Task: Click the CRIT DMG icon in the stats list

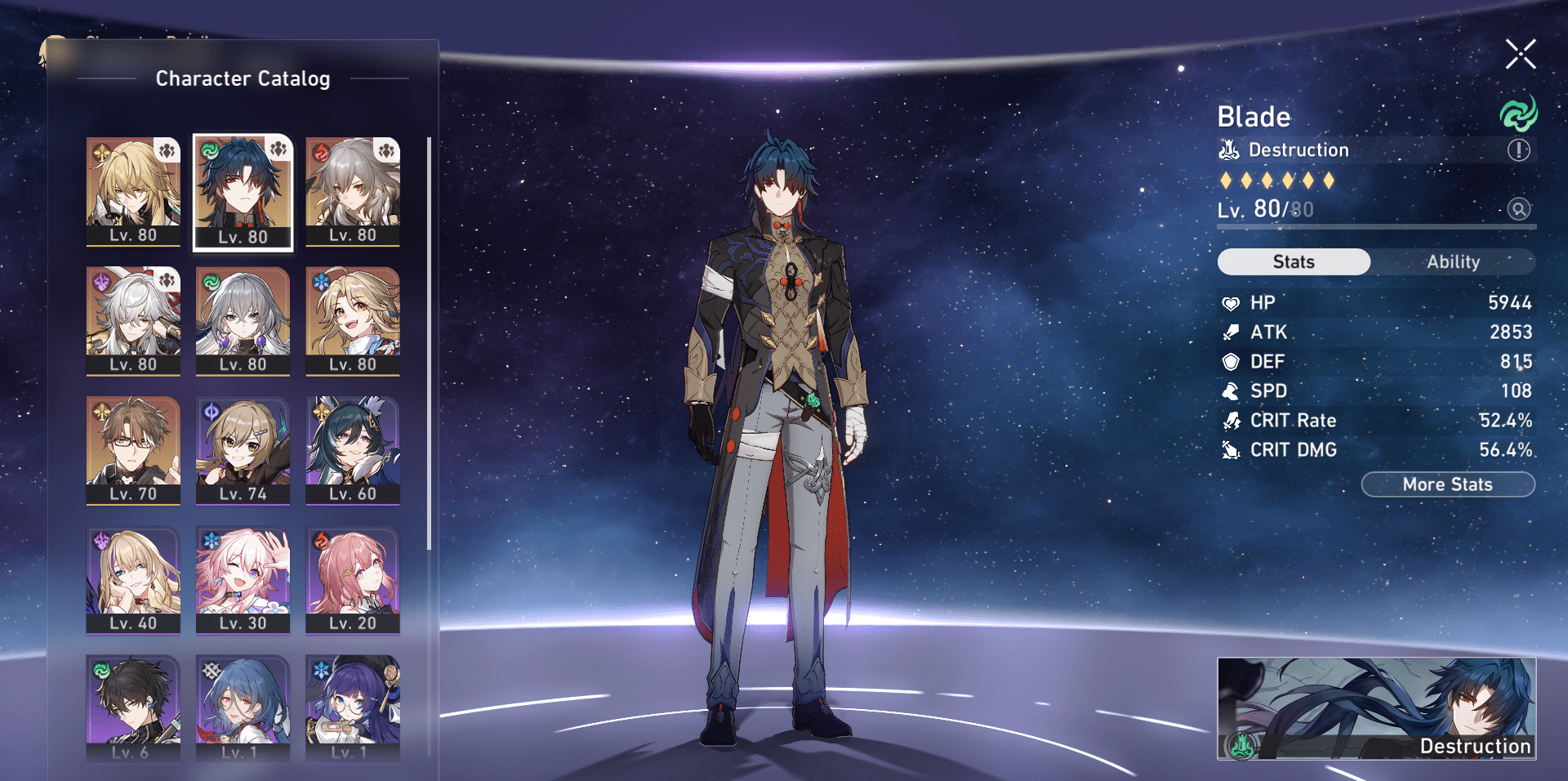Action: tap(1230, 450)
